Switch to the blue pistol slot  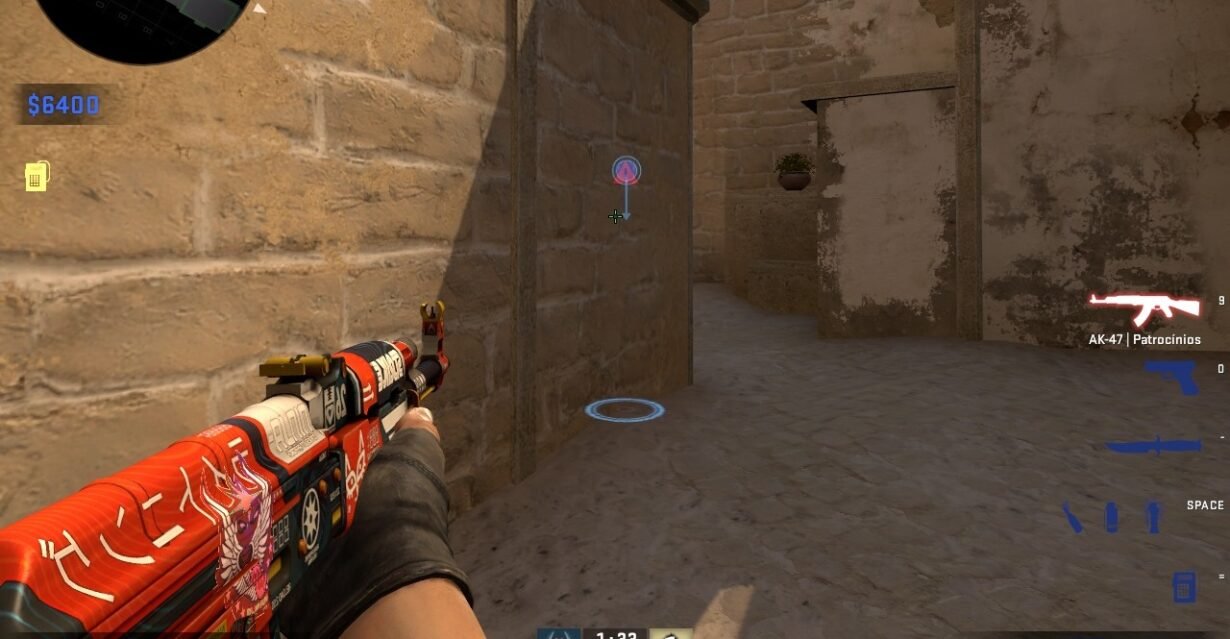1172,376
